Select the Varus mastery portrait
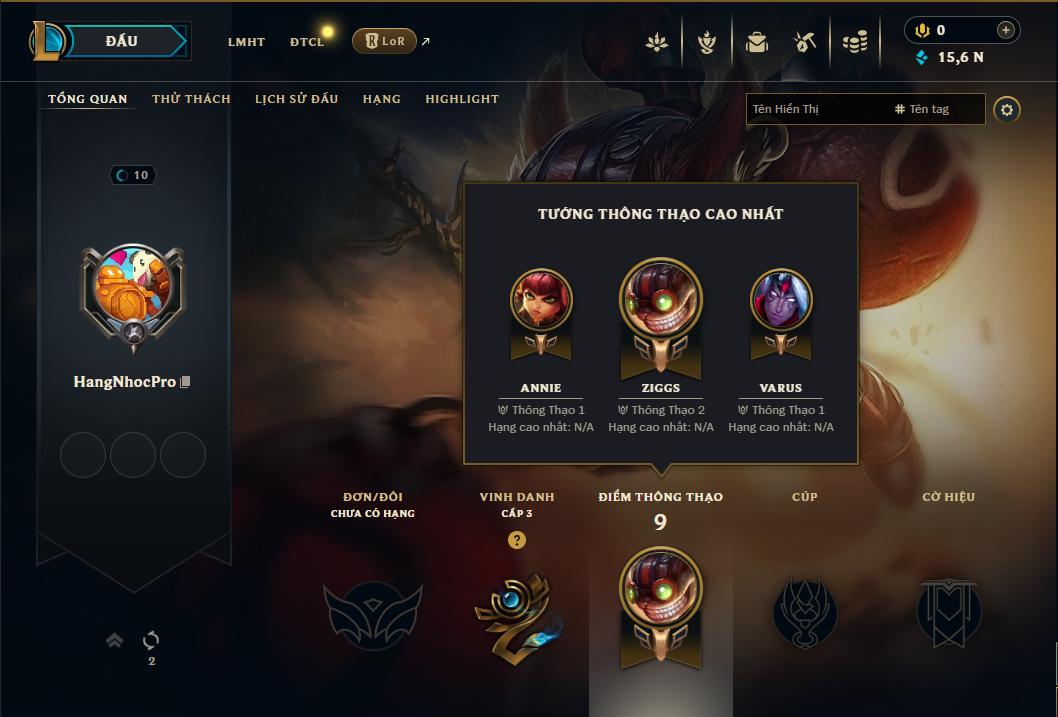1058x717 pixels. coord(781,300)
